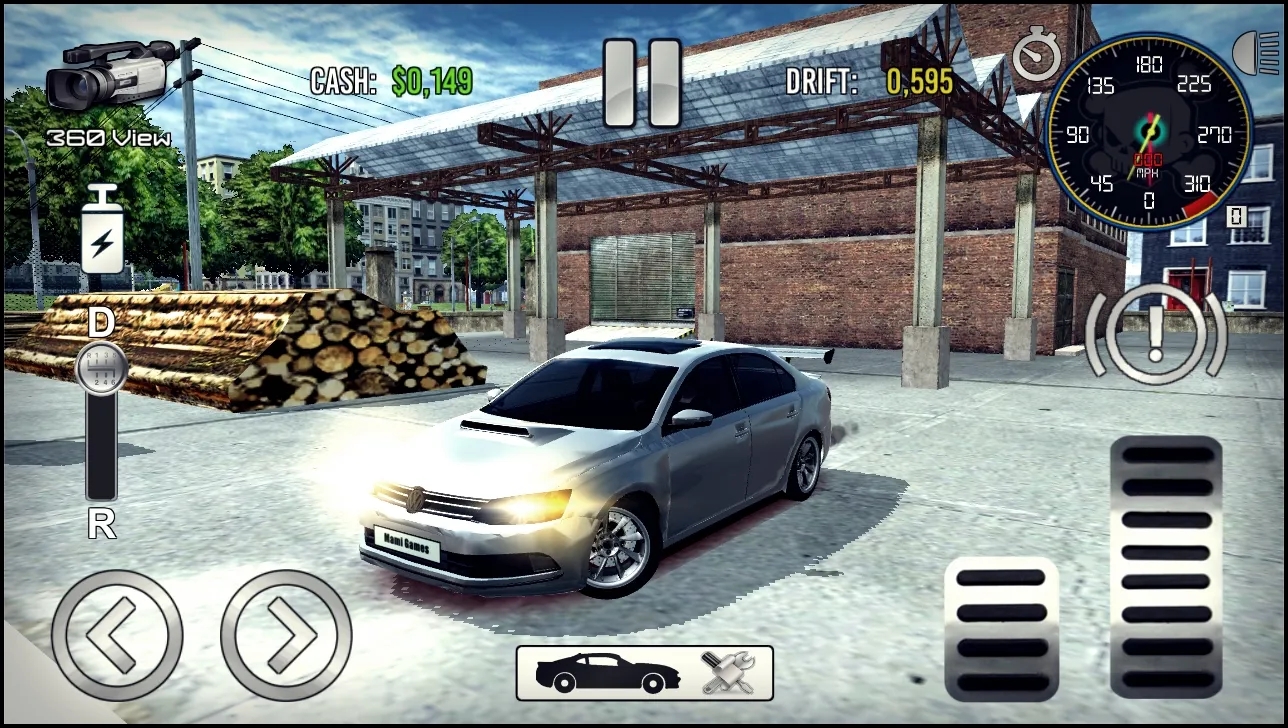Steer right with the right arrow
The image size is (1288, 728).
pyautogui.click(x=286, y=635)
